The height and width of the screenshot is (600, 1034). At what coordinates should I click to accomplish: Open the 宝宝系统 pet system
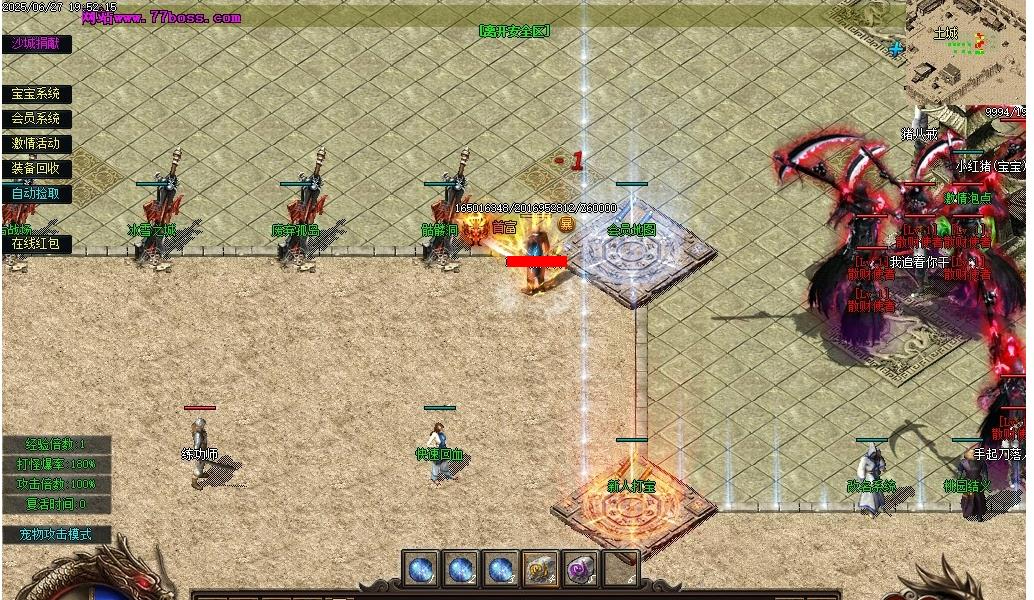36,94
